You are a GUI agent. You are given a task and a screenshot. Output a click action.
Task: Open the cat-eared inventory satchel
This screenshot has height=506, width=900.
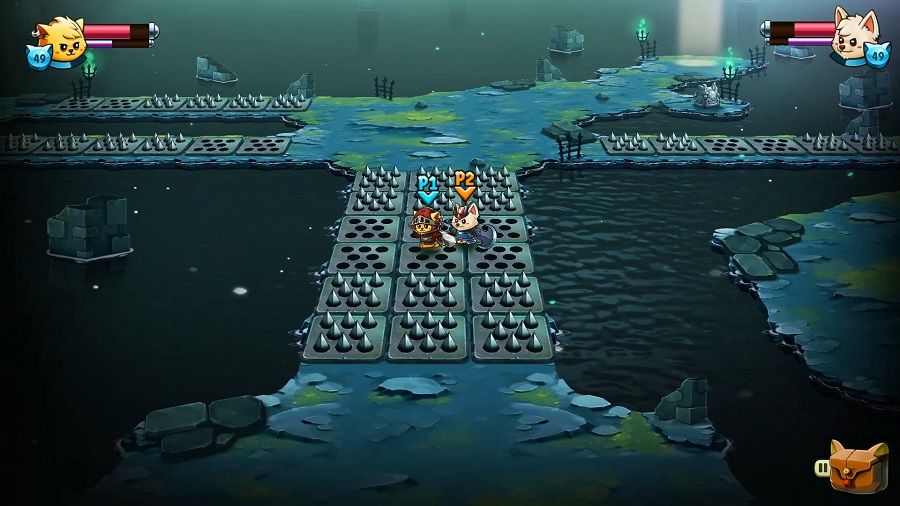click(858, 466)
